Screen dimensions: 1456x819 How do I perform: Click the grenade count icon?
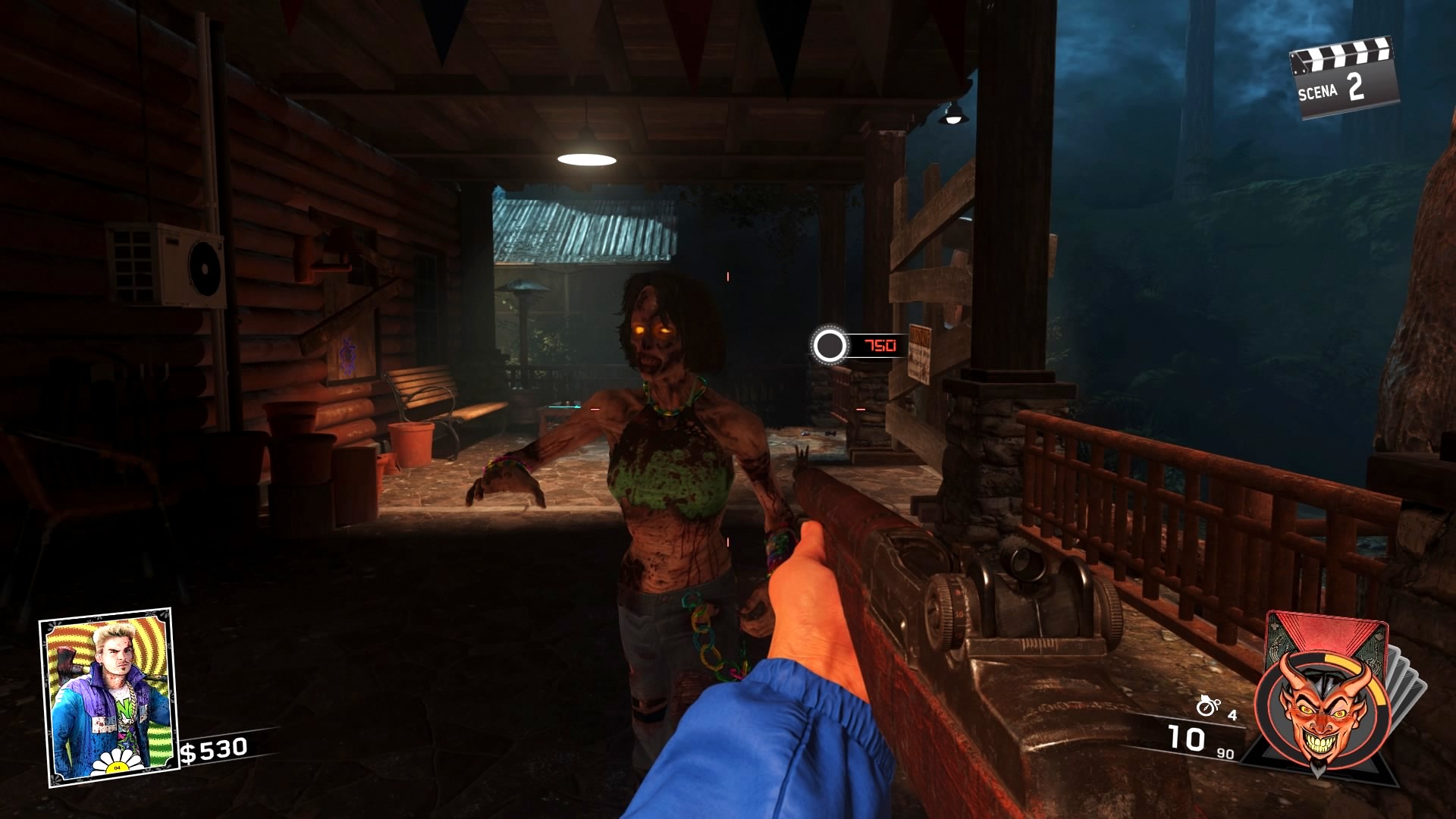1207,707
